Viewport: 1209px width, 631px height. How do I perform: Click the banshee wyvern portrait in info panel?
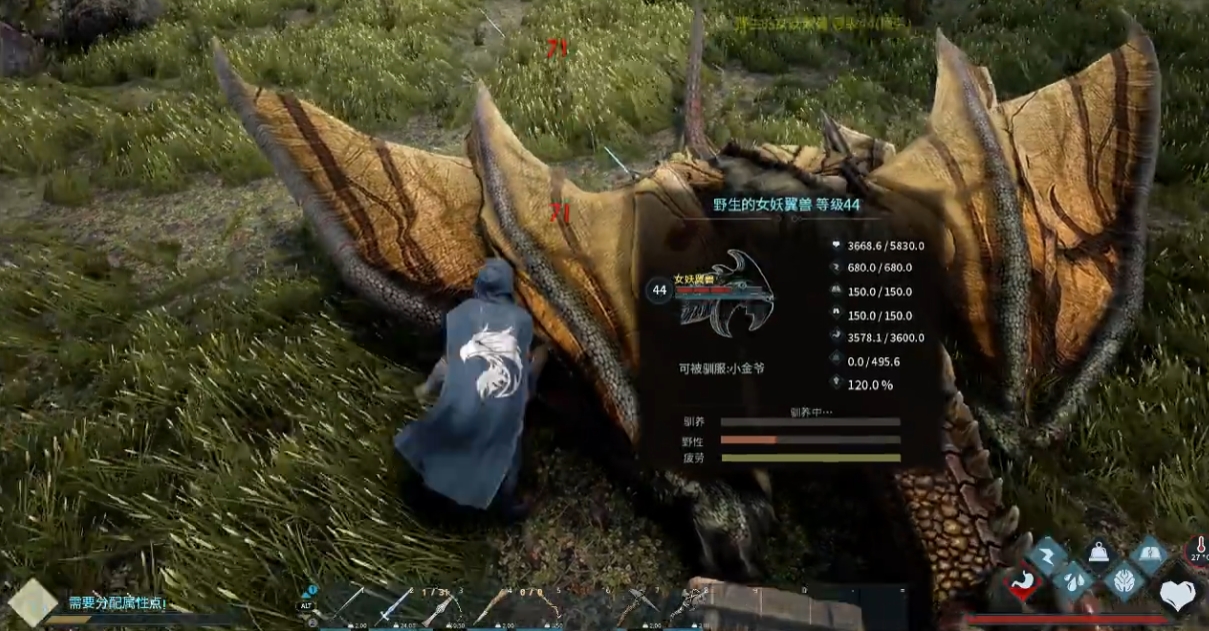point(724,288)
